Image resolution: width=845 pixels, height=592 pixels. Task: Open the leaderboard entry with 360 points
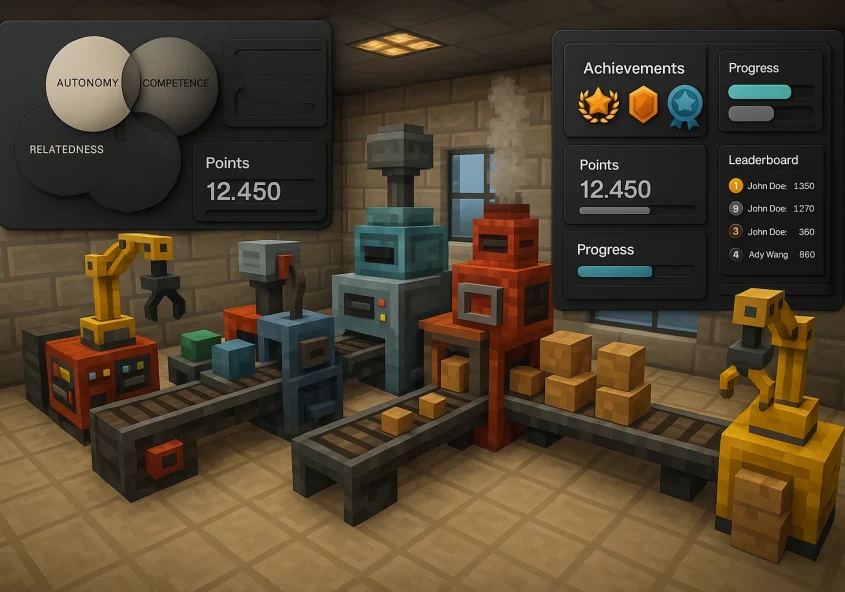(x=772, y=232)
